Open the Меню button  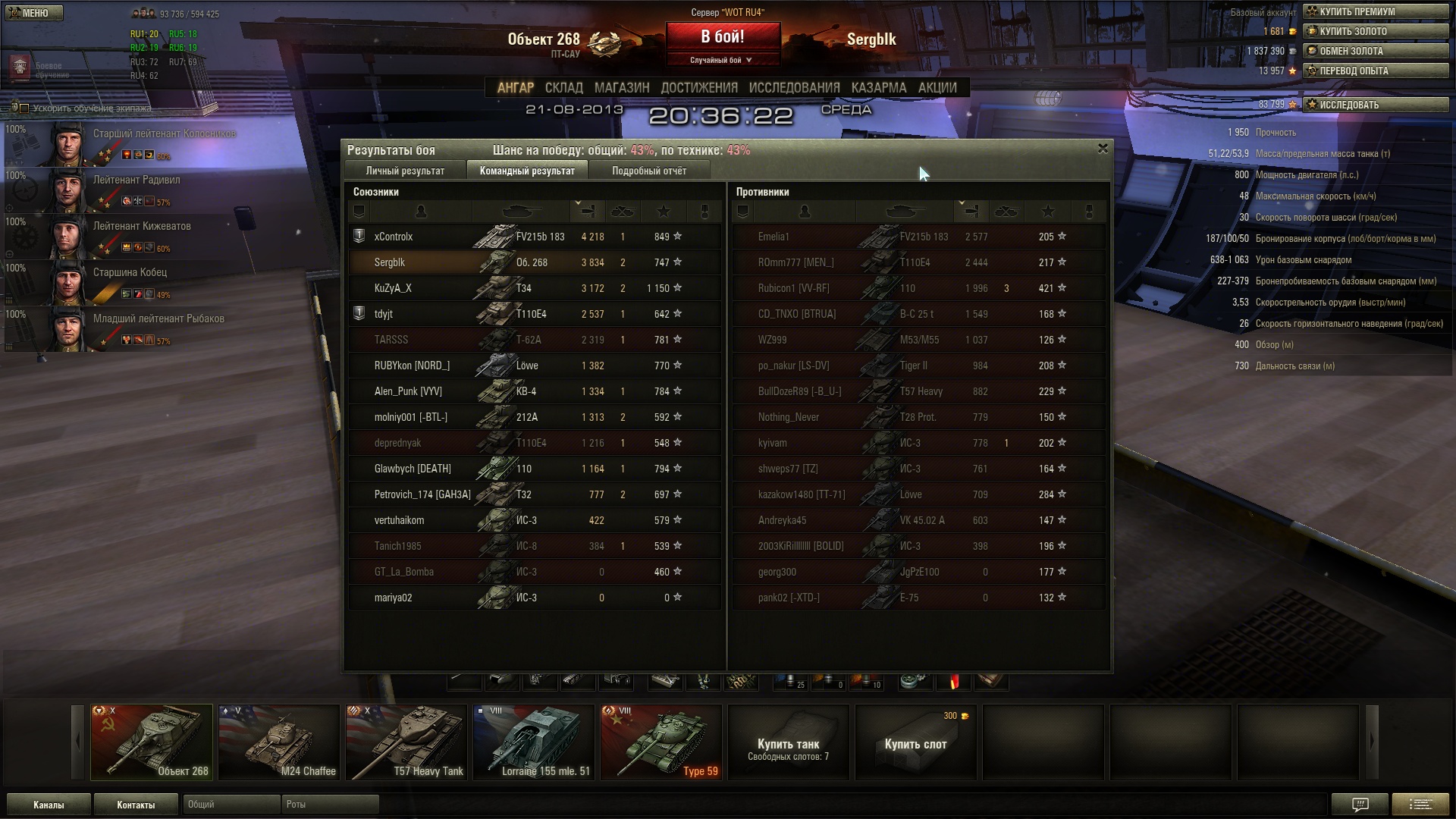coord(33,13)
